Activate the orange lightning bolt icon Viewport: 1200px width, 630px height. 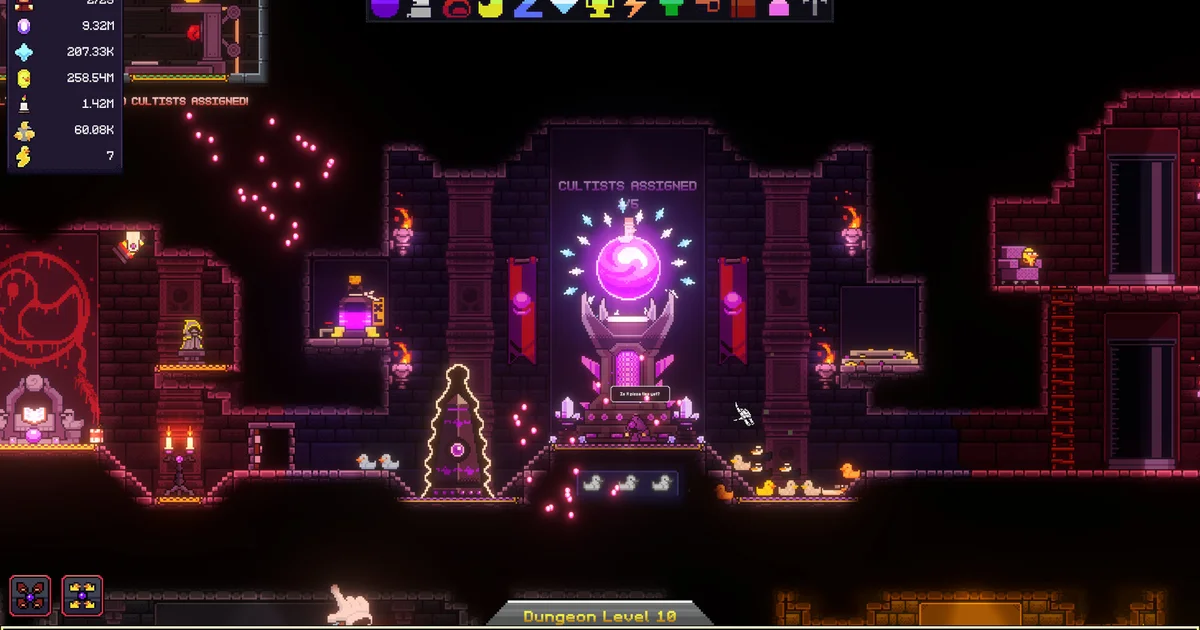(x=636, y=8)
